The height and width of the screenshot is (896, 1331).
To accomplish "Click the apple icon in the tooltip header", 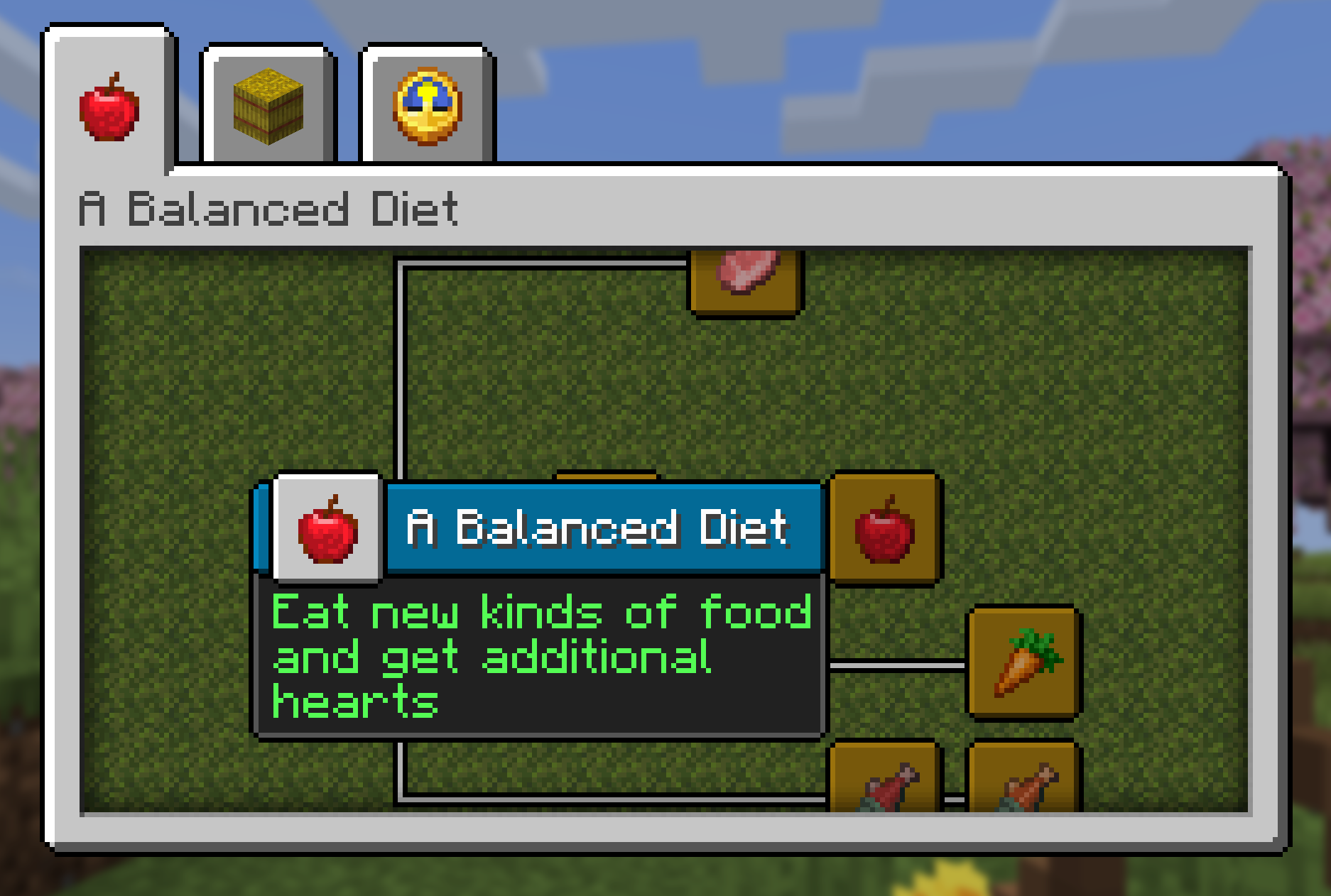I will pos(327,530).
